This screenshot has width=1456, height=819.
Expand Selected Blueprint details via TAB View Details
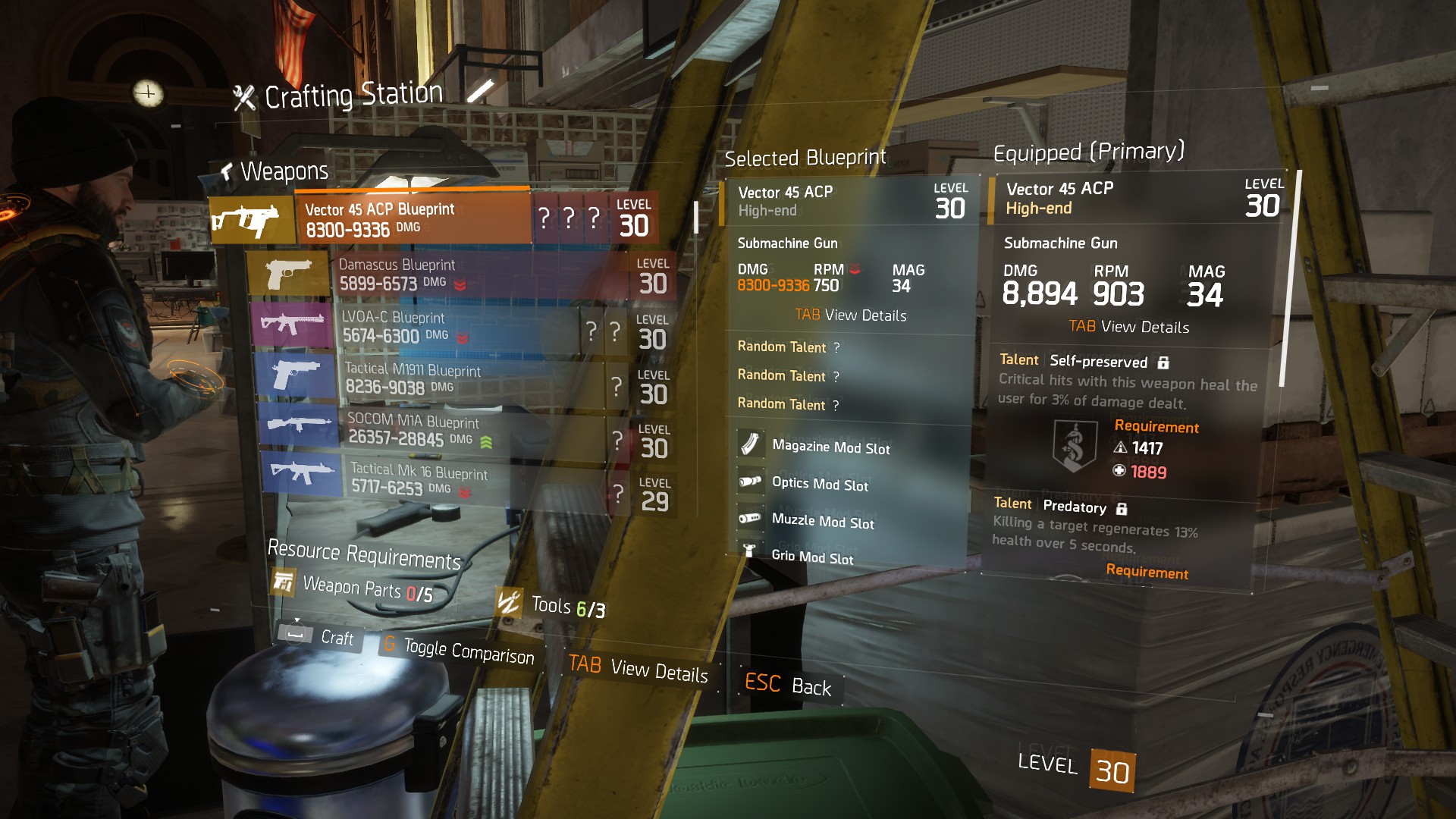pos(851,315)
